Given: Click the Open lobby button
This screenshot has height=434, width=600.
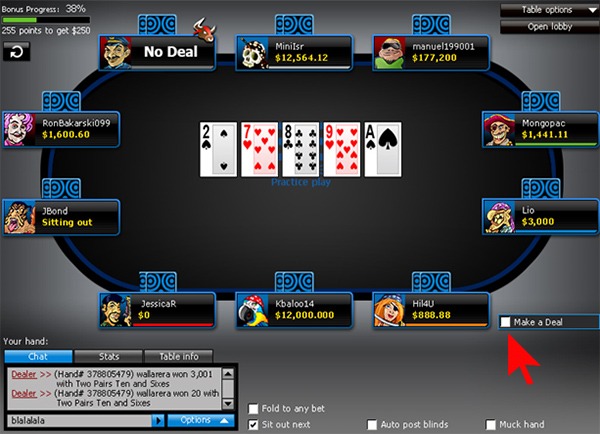Looking at the screenshot, I should tap(550, 26).
